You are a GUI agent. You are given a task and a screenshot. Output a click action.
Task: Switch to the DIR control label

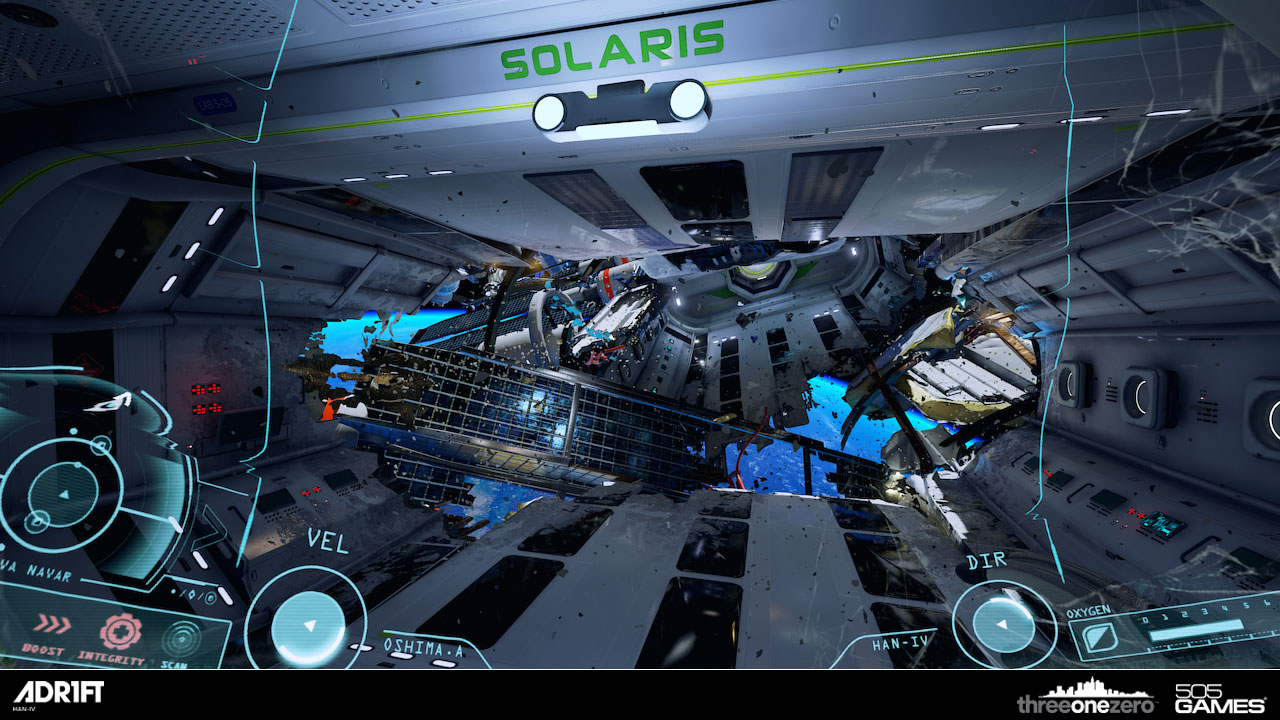click(x=986, y=560)
